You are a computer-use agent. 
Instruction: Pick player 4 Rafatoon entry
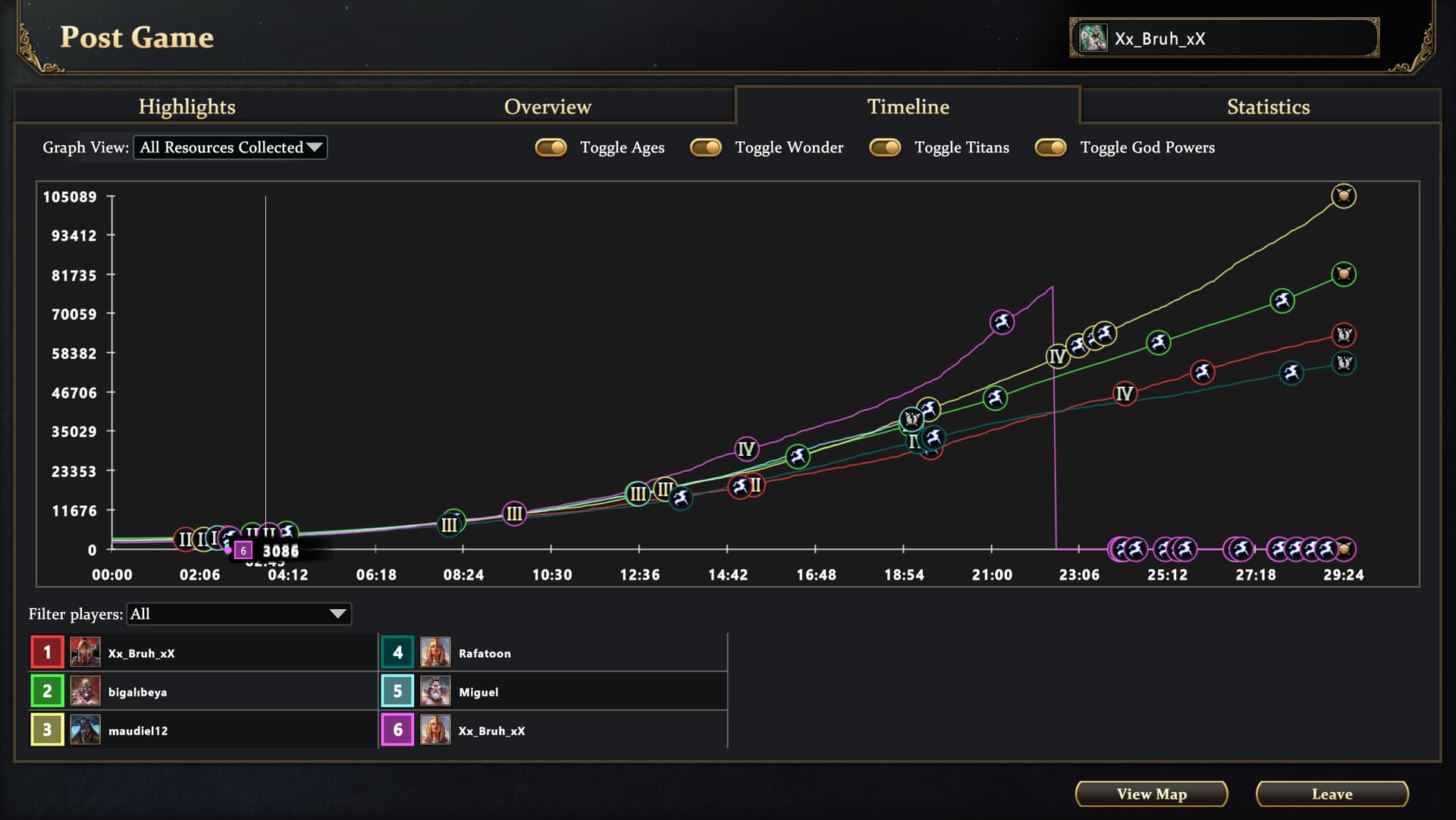click(554, 653)
